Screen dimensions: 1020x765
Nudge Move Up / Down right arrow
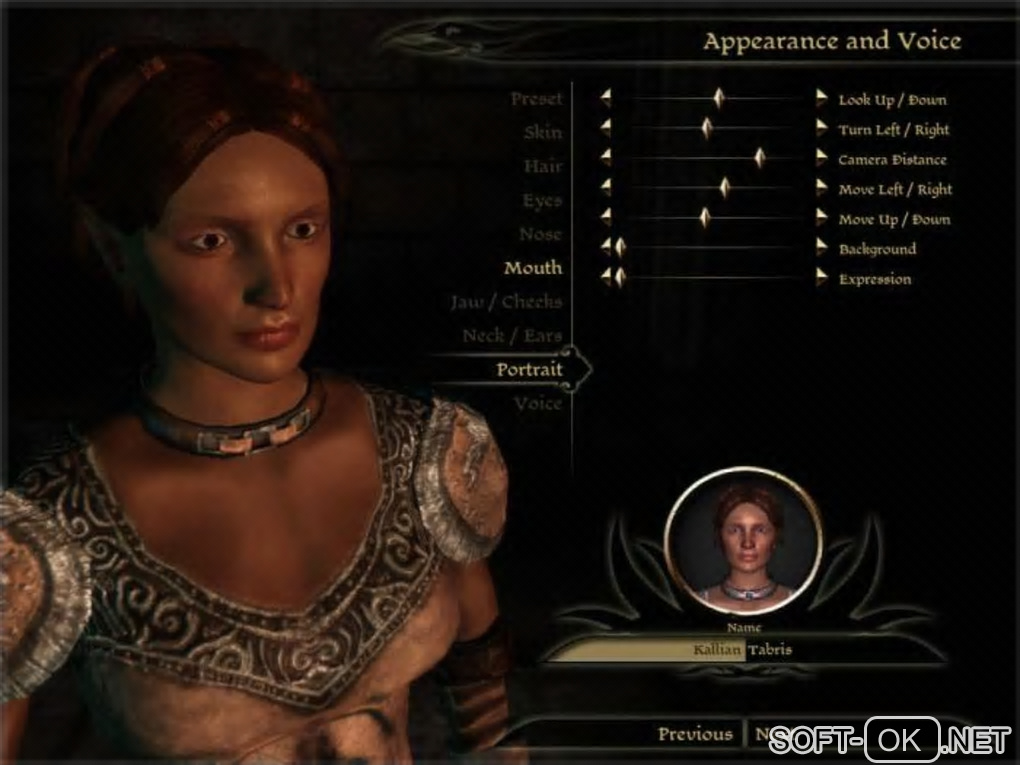click(x=822, y=218)
